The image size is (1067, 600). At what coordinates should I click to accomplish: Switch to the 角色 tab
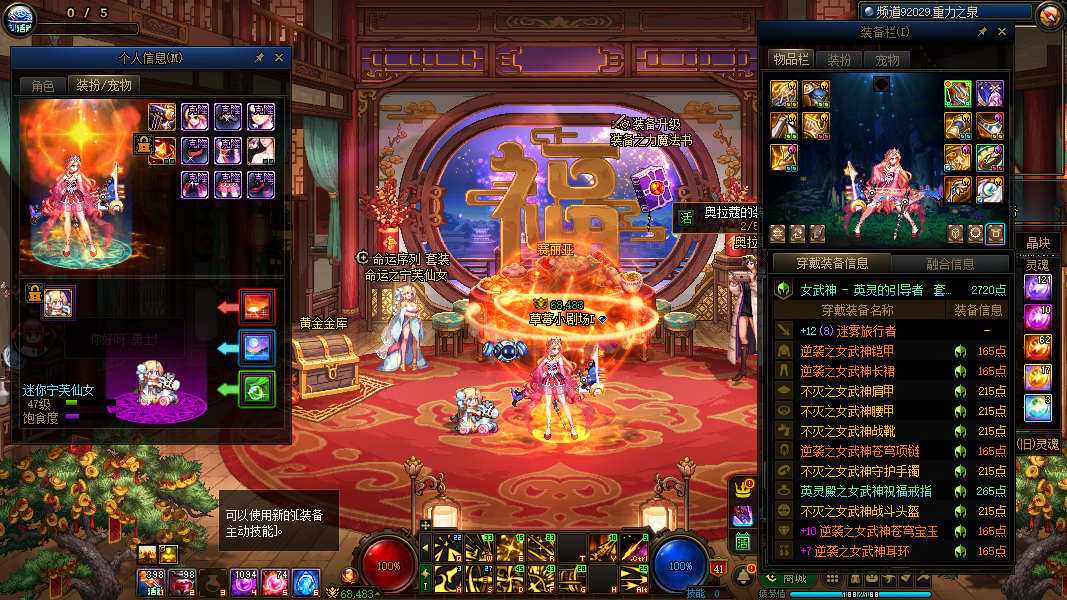click(x=42, y=86)
